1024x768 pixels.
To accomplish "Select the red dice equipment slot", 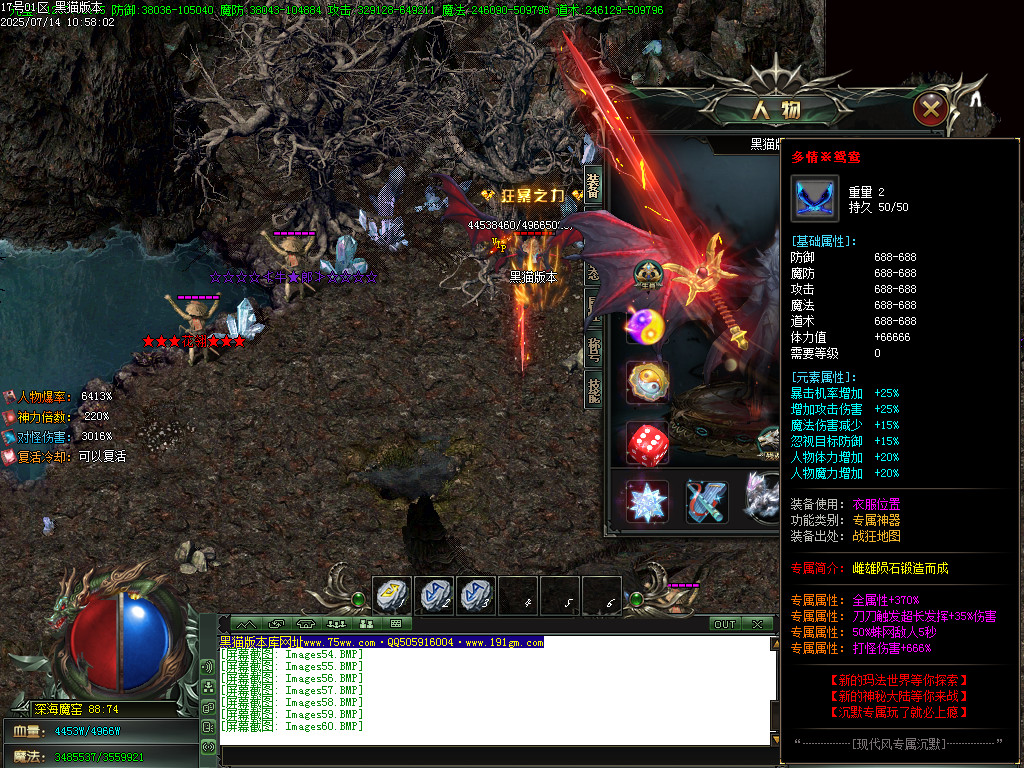I will coord(647,443).
